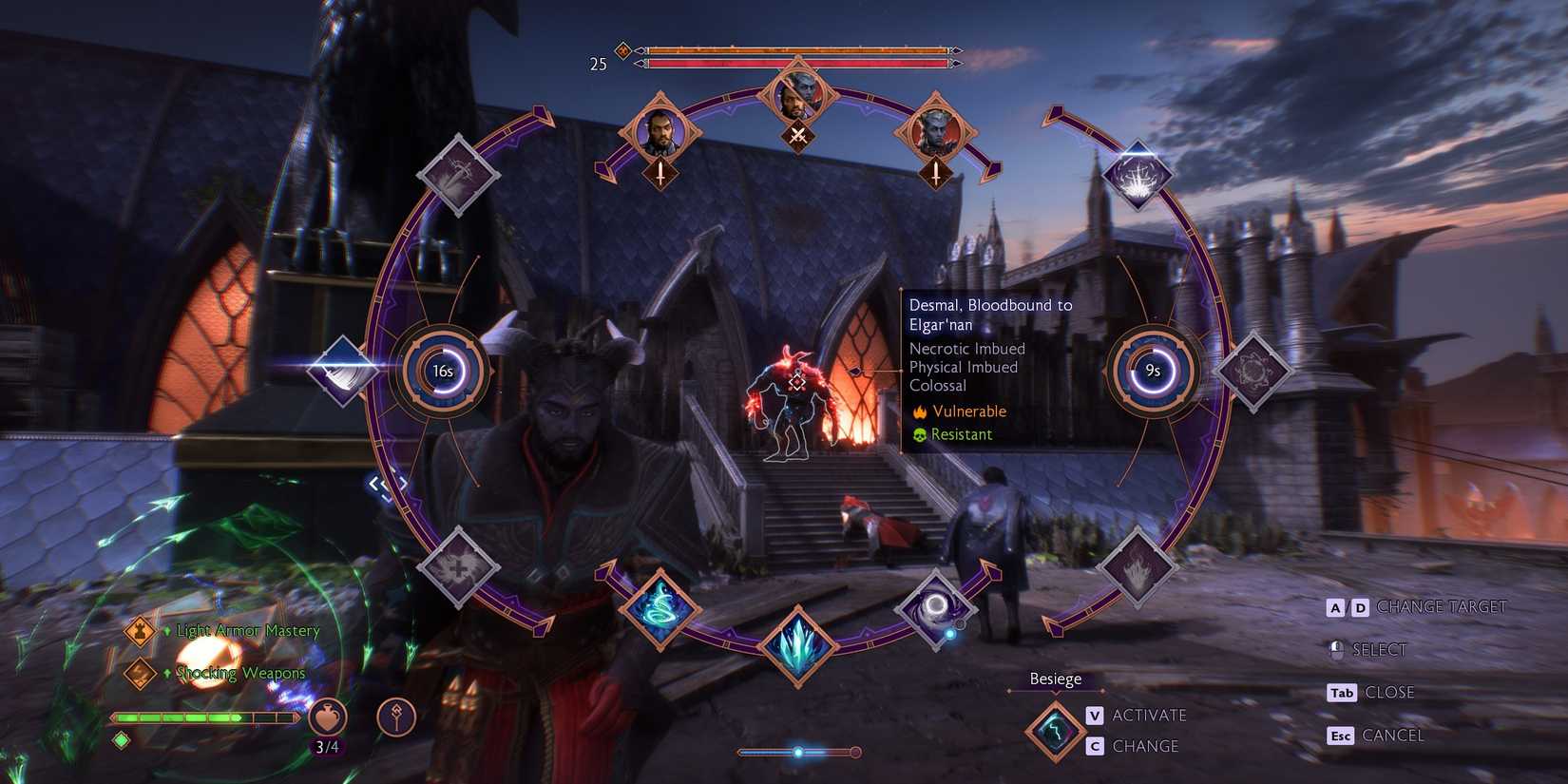Click the Shocking Weapons buff icon
This screenshot has height=784, width=1568.
point(140,672)
